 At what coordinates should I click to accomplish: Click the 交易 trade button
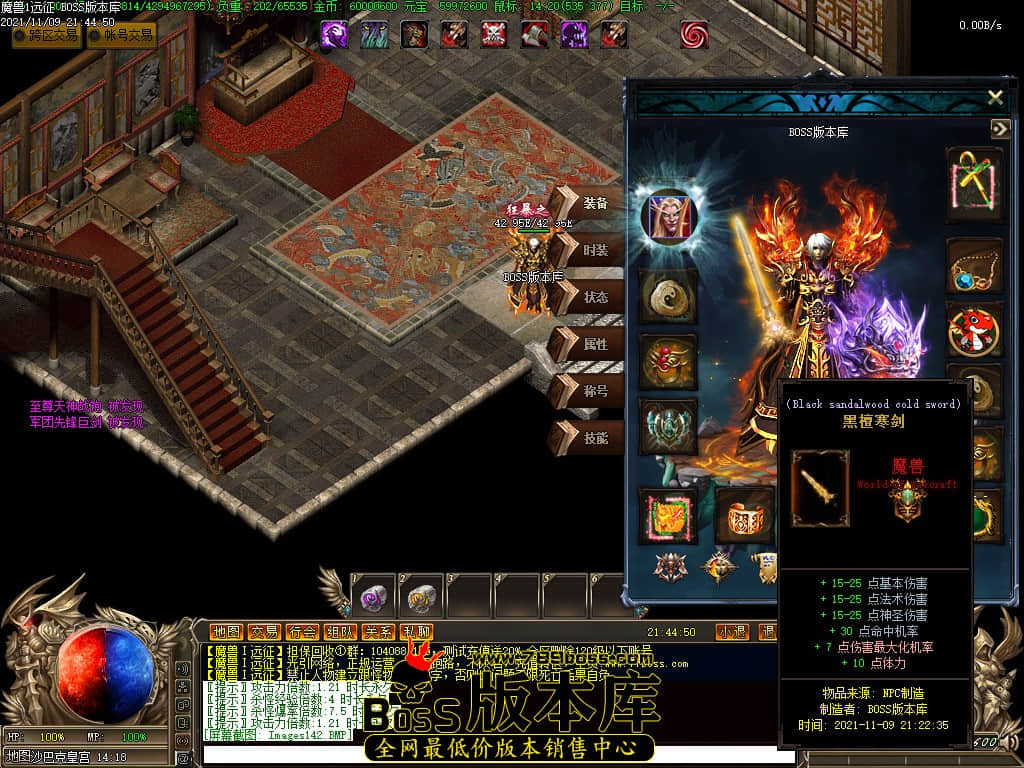tap(264, 632)
